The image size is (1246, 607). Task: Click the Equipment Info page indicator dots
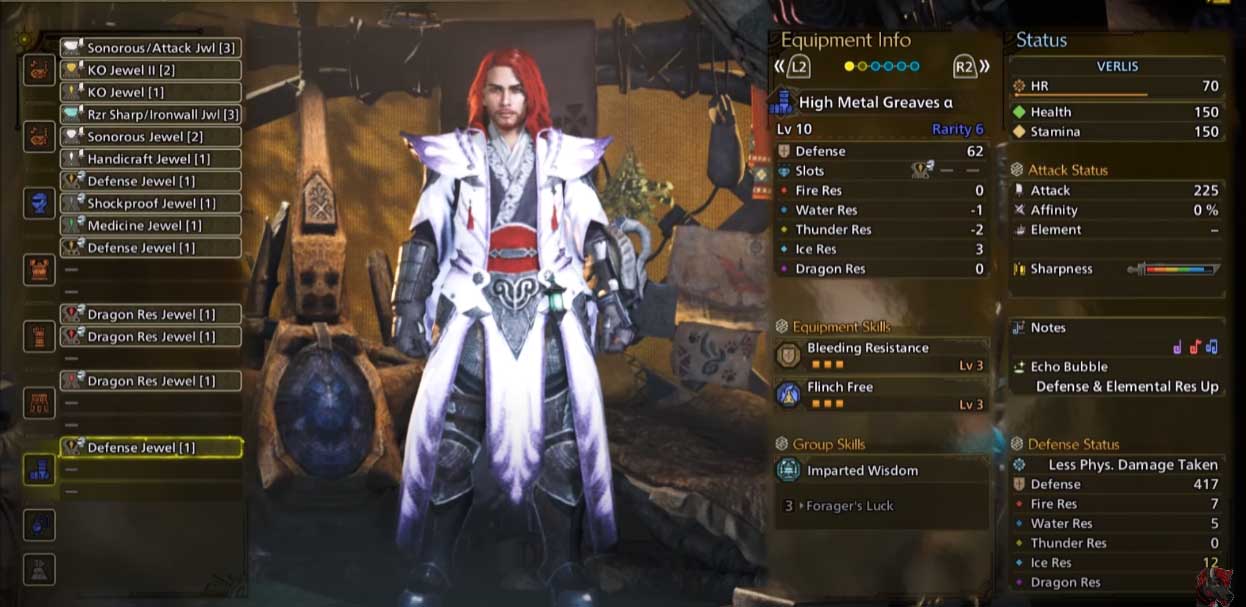(881, 67)
